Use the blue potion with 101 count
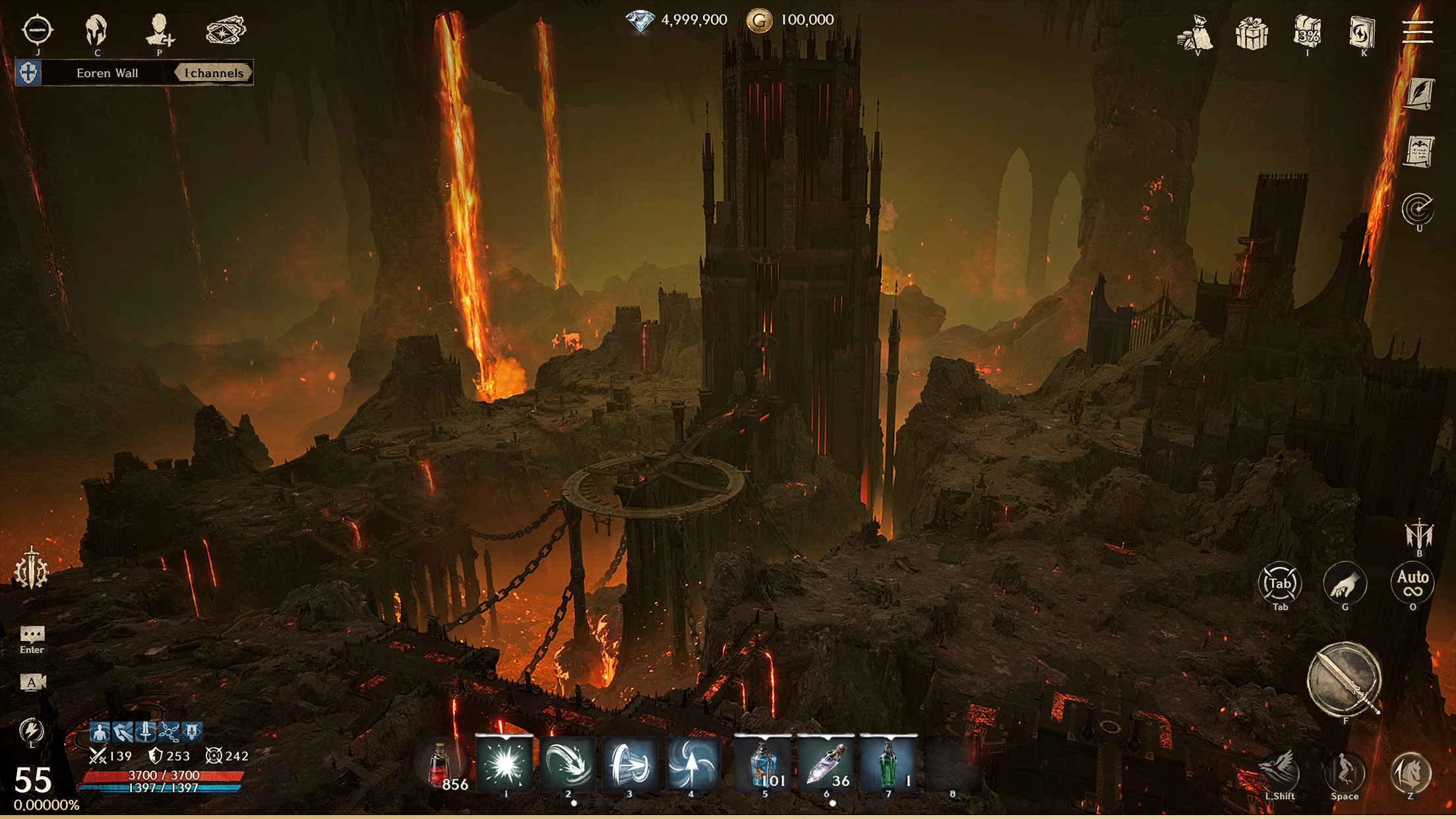The height and width of the screenshot is (819, 1456). 764,764
